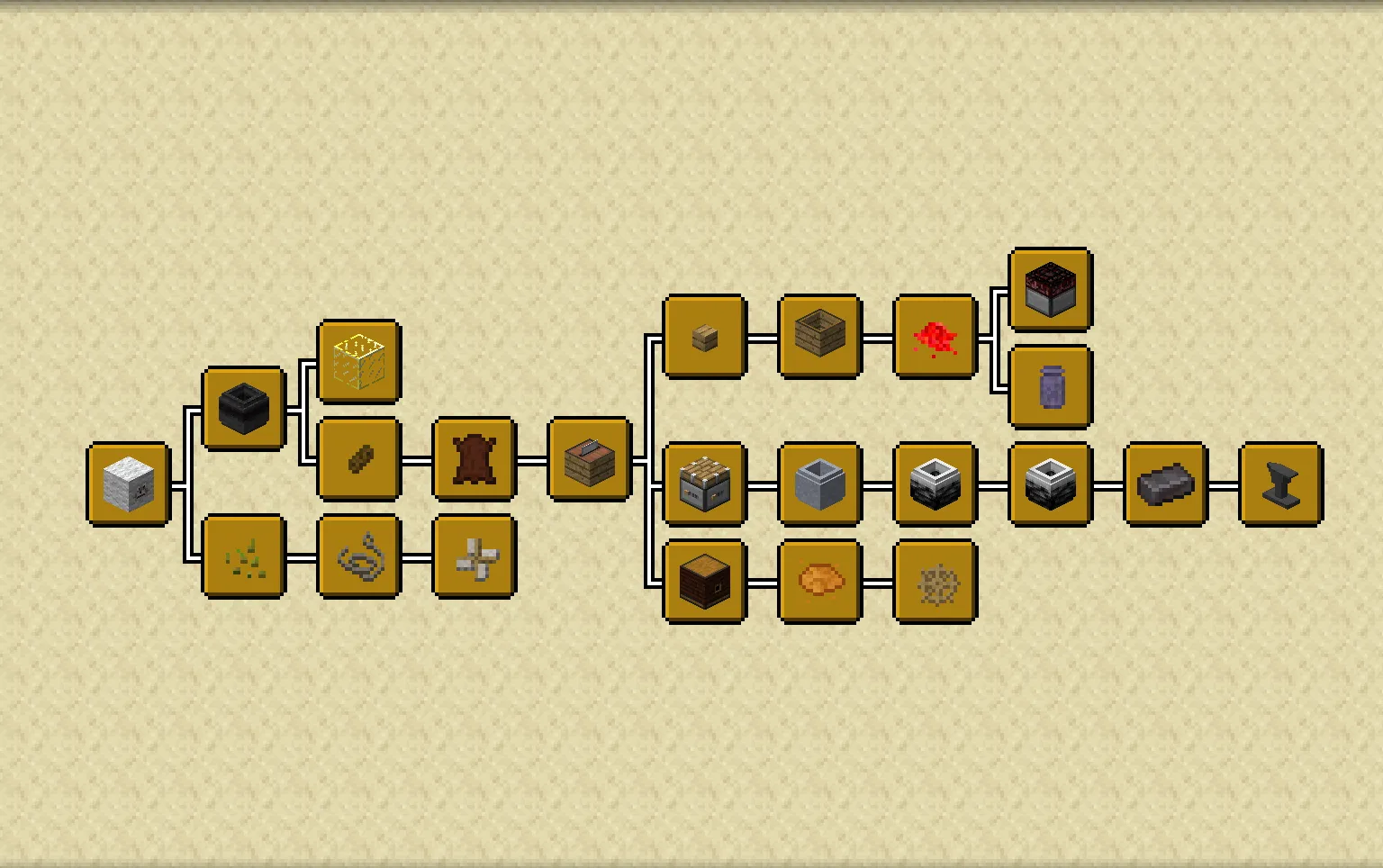
Task: Select the cocoa bean advancement
Action: (358, 461)
